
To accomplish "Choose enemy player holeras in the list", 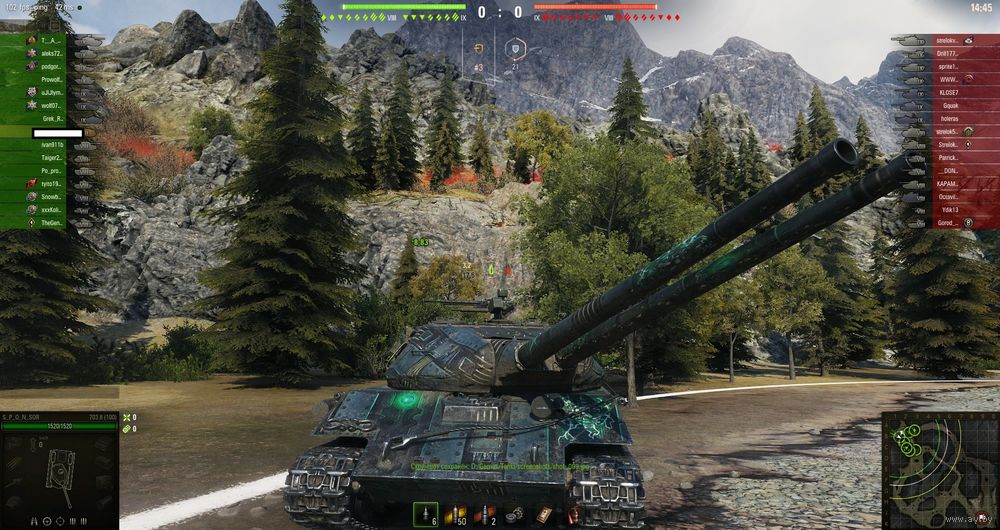I will coord(948,118).
